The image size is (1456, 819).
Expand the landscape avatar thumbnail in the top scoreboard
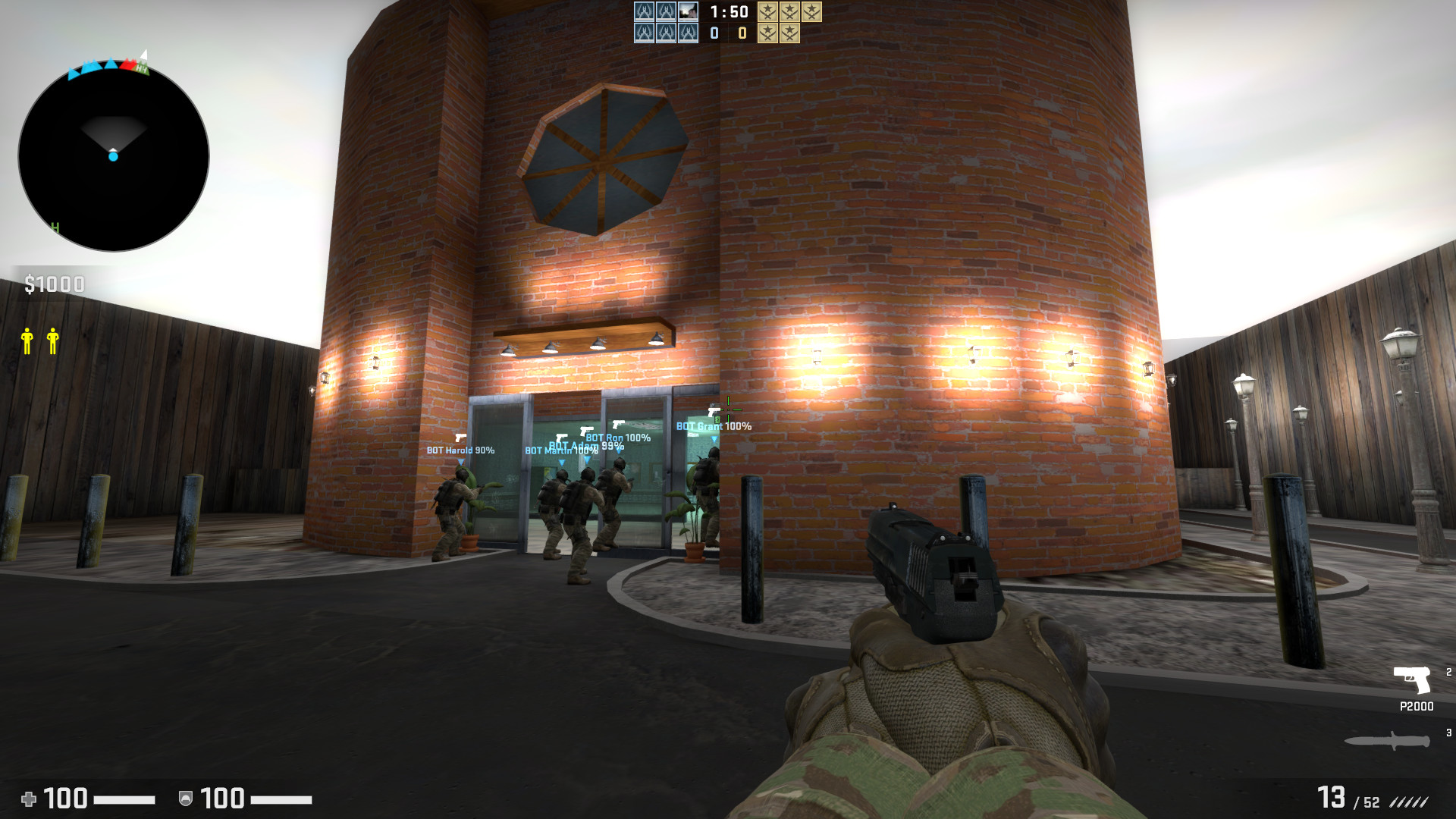click(x=688, y=11)
